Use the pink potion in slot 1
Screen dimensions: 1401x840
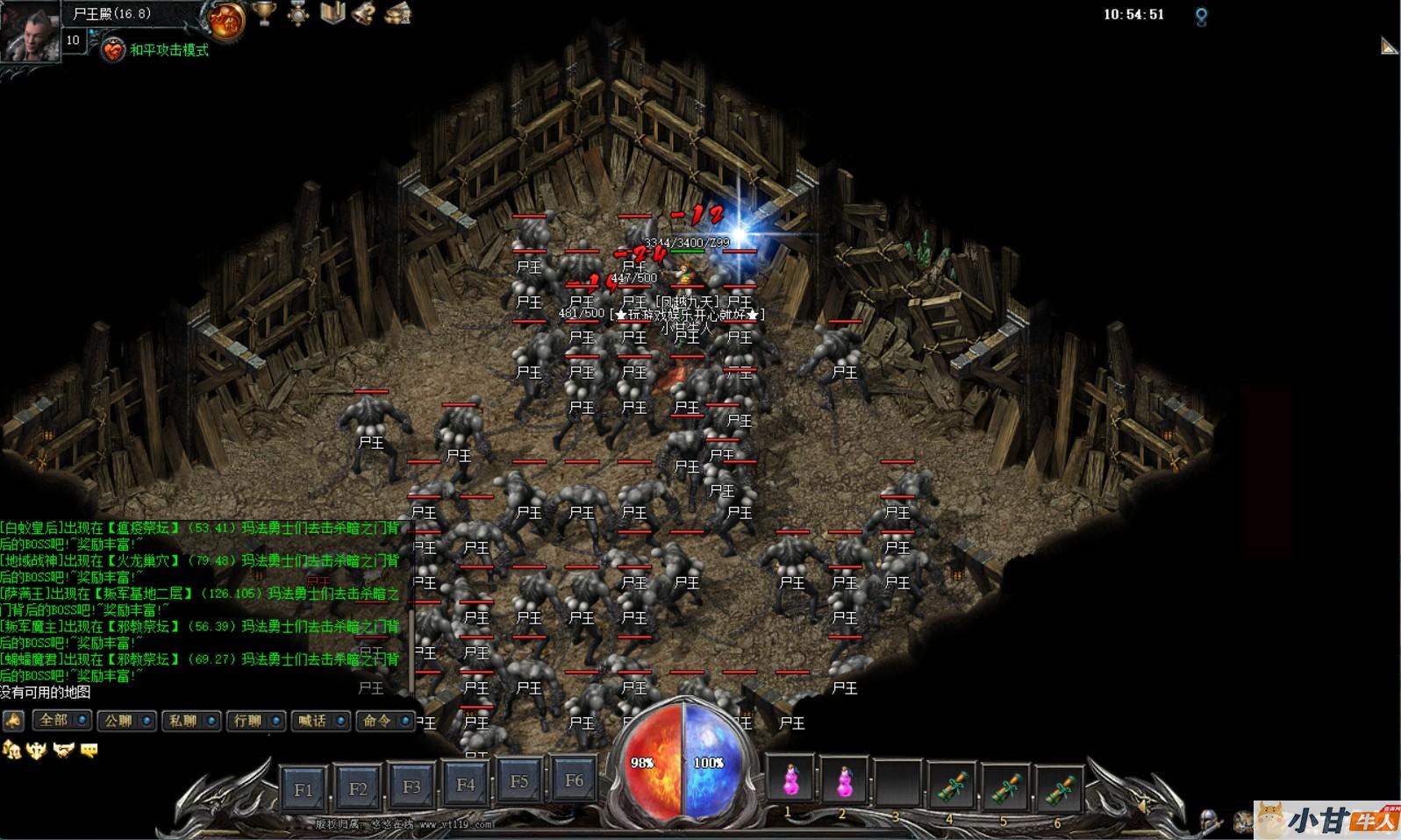tap(790, 779)
